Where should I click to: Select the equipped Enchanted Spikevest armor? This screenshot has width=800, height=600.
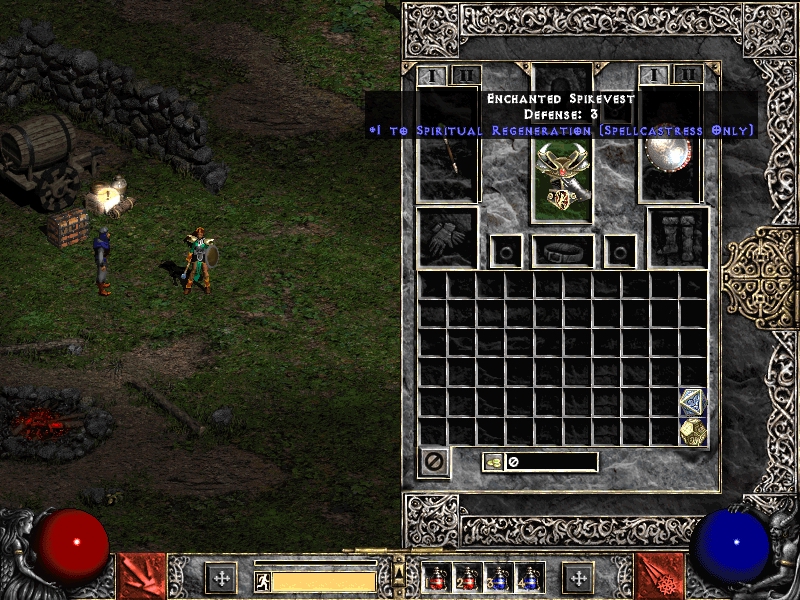562,179
